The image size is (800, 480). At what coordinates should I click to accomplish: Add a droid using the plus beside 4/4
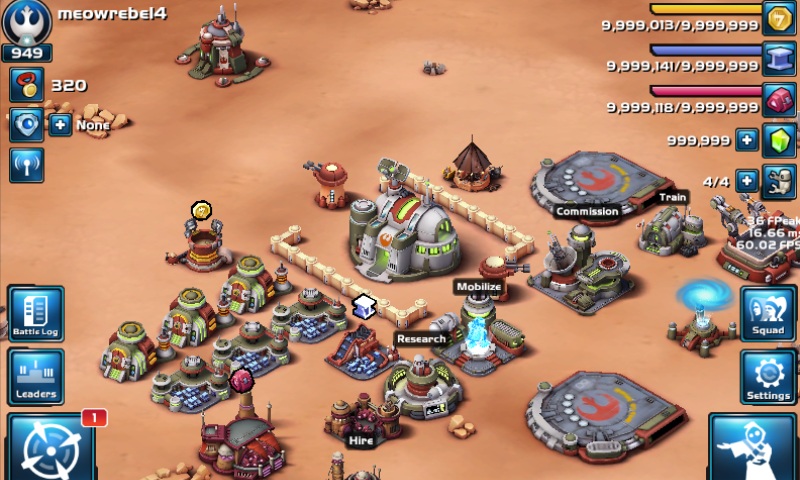click(x=746, y=181)
